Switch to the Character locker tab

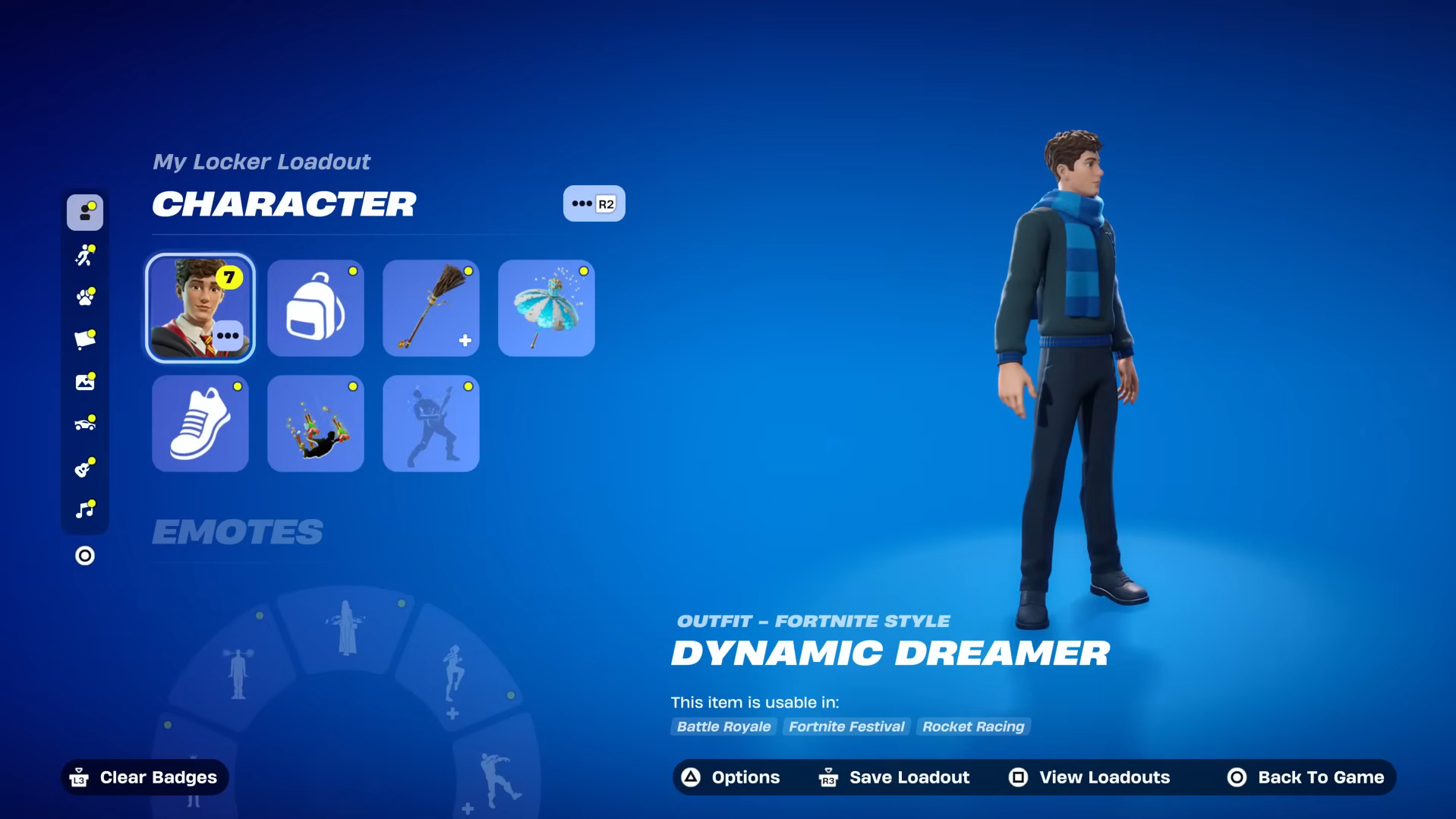tap(85, 213)
